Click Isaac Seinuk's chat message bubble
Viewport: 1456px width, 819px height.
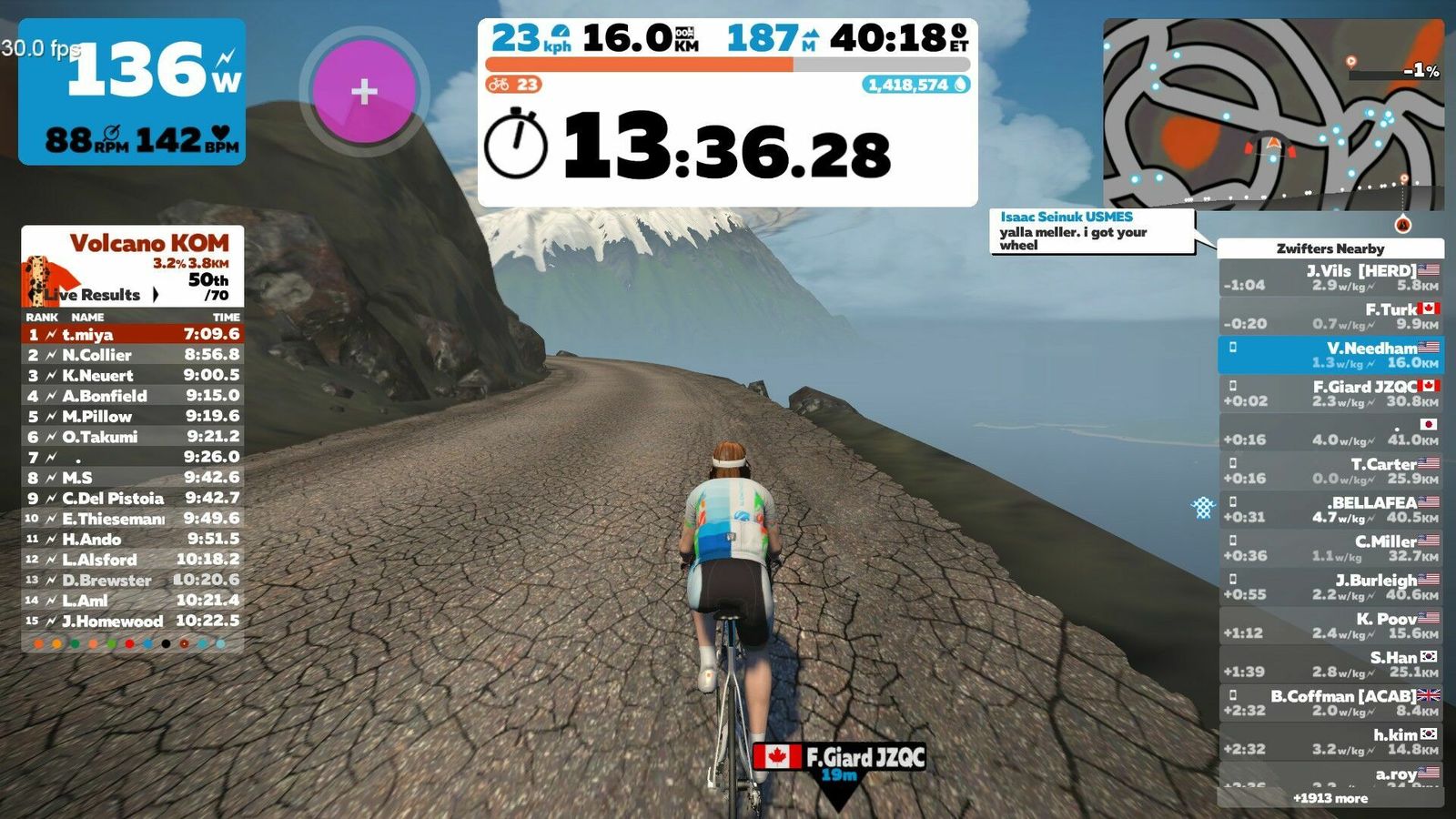pos(1091,231)
